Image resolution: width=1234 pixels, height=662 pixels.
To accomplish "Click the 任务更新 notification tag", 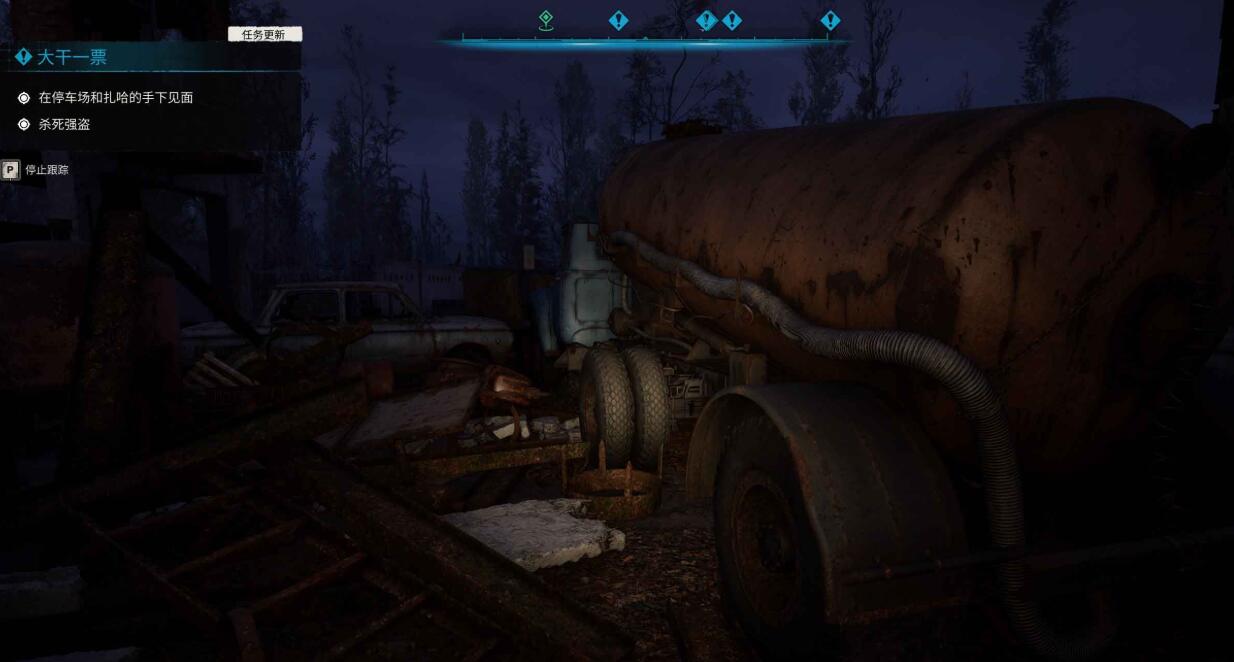I will (x=264, y=35).
